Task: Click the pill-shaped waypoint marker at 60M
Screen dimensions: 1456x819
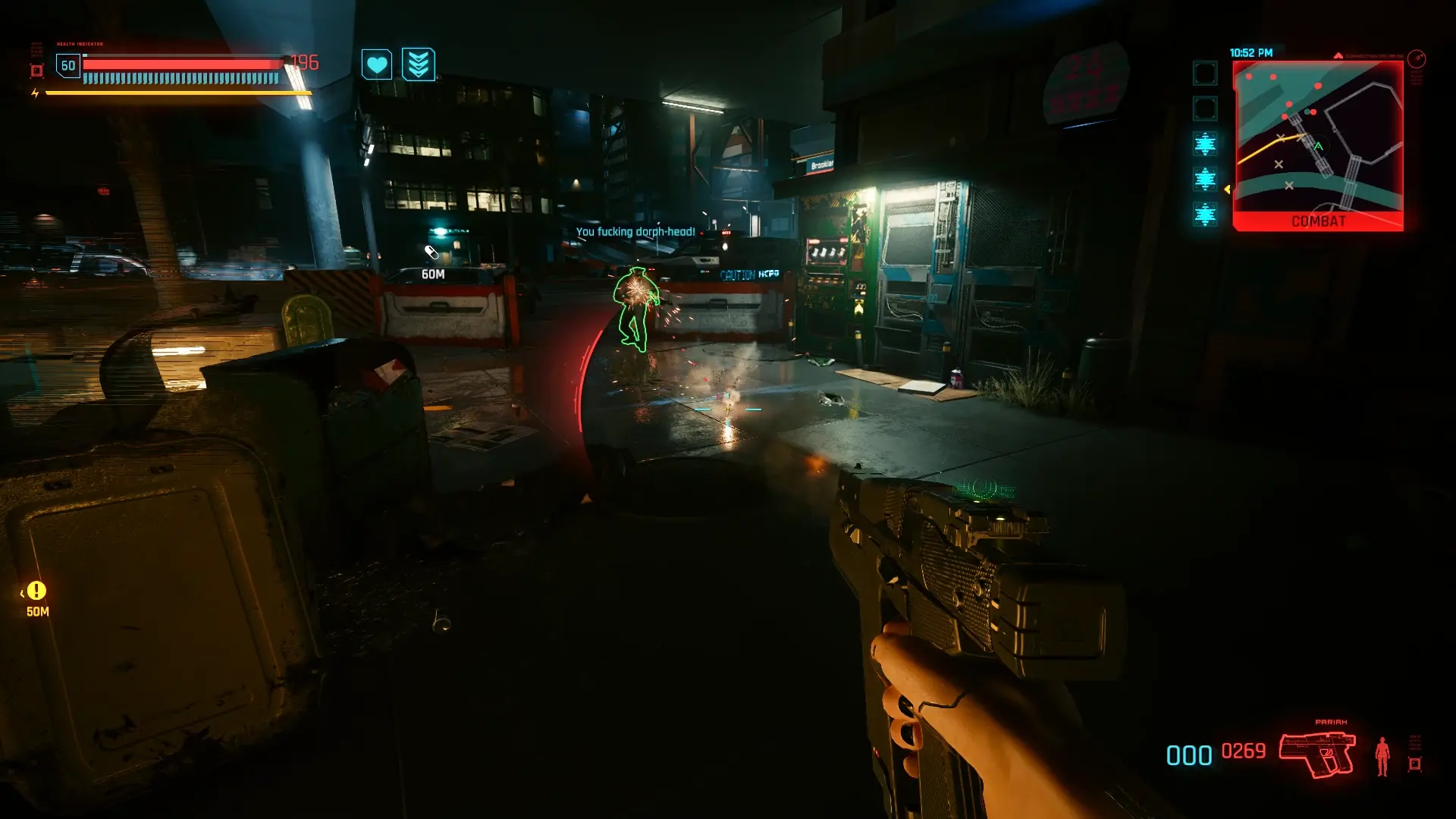Action: (x=431, y=253)
